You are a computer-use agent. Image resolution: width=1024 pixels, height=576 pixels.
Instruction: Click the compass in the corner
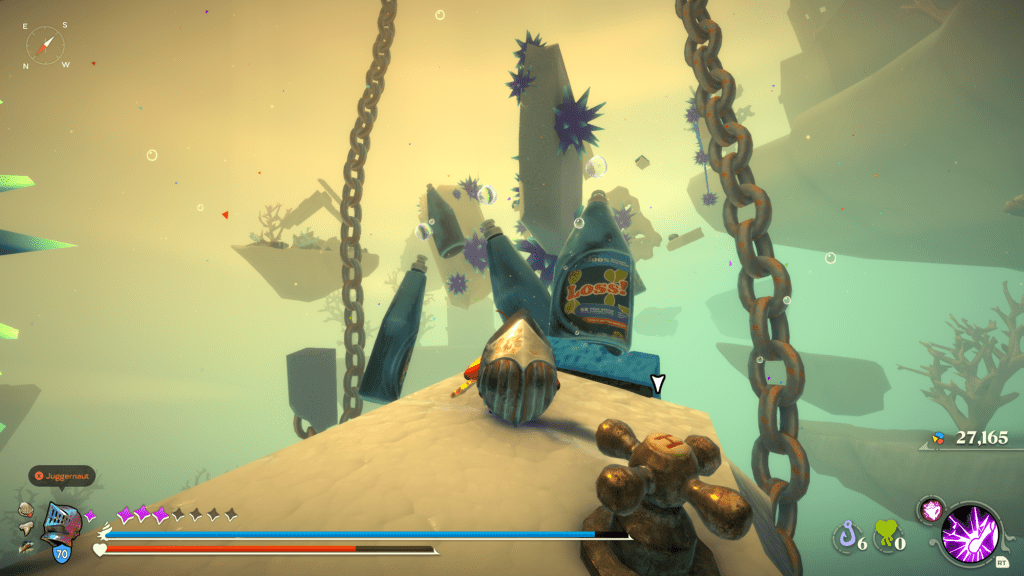click(45, 45)
